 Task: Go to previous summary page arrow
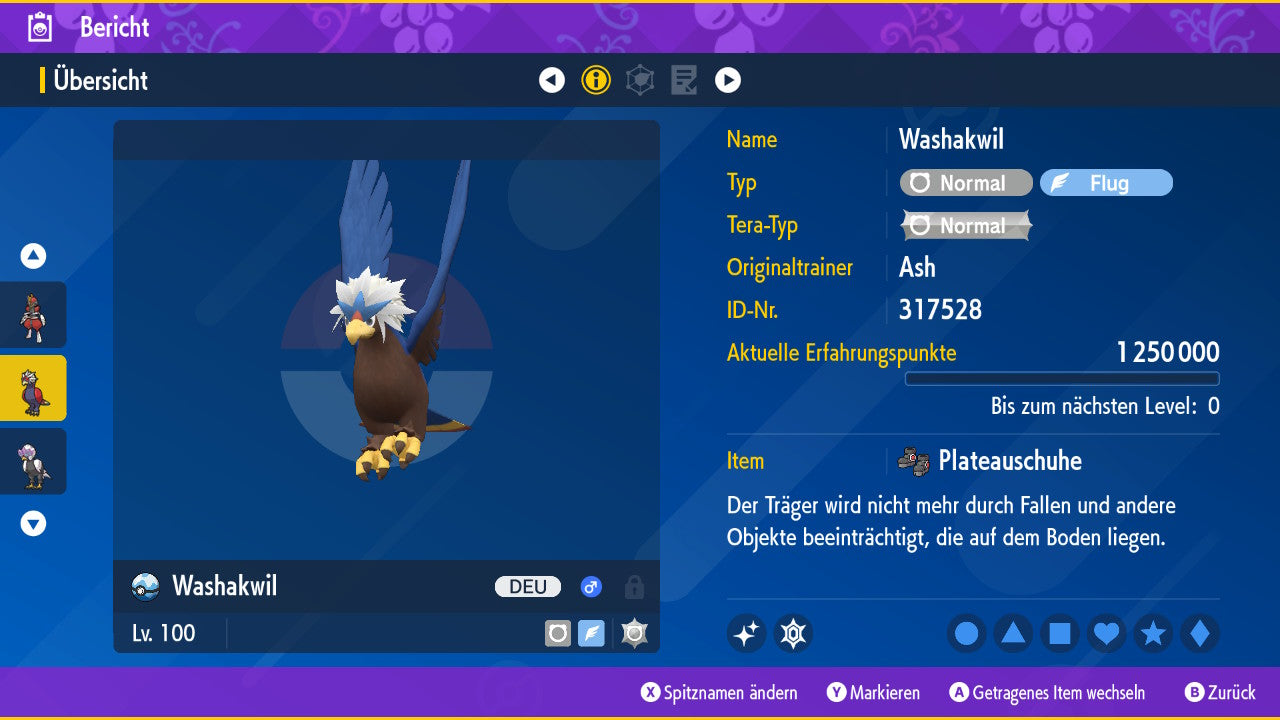[552, 80]
